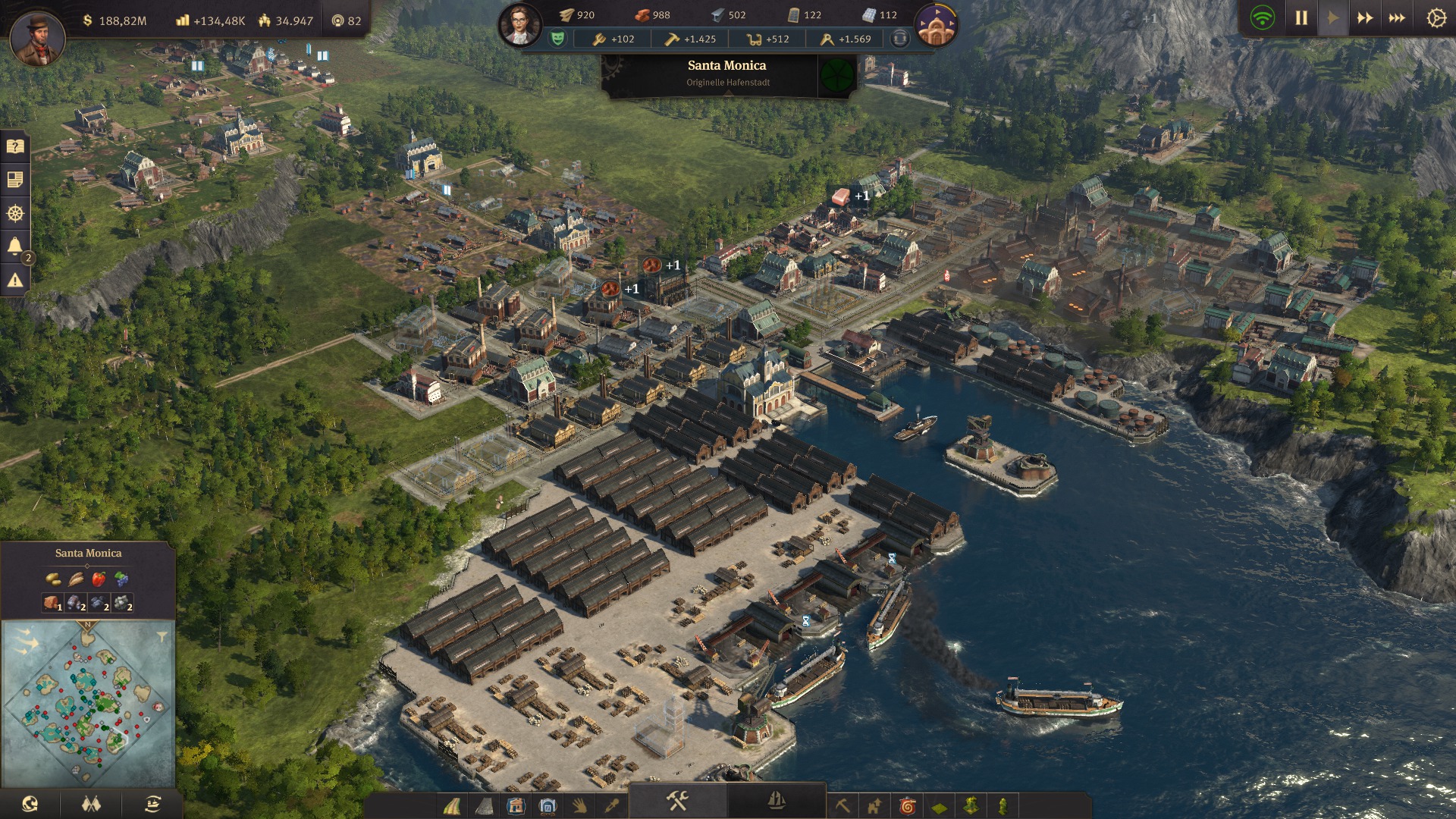The height and width of the screenshot is (819, 1456).
Task: Open the settings gear menu
Action: coord(1436,18)
